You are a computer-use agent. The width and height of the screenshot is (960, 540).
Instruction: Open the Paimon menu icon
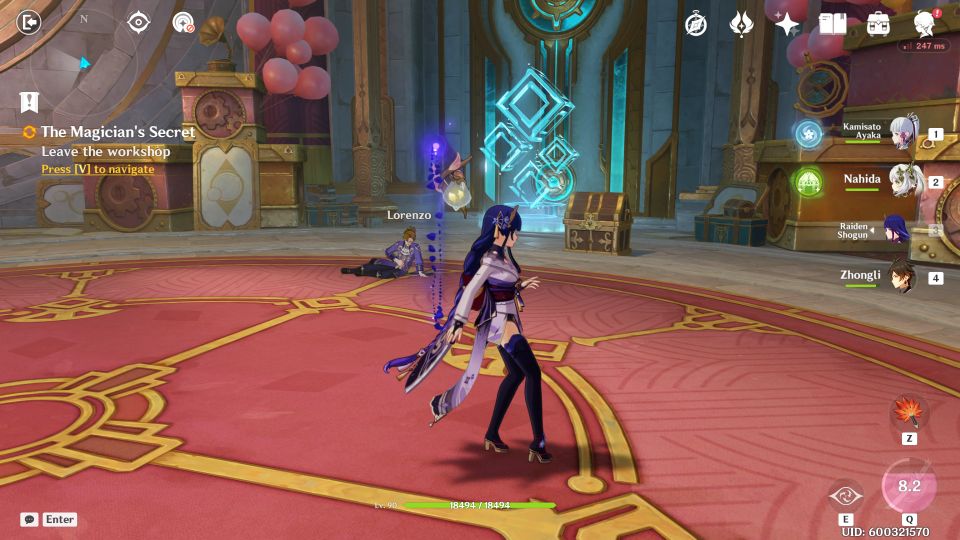(925, 24)
